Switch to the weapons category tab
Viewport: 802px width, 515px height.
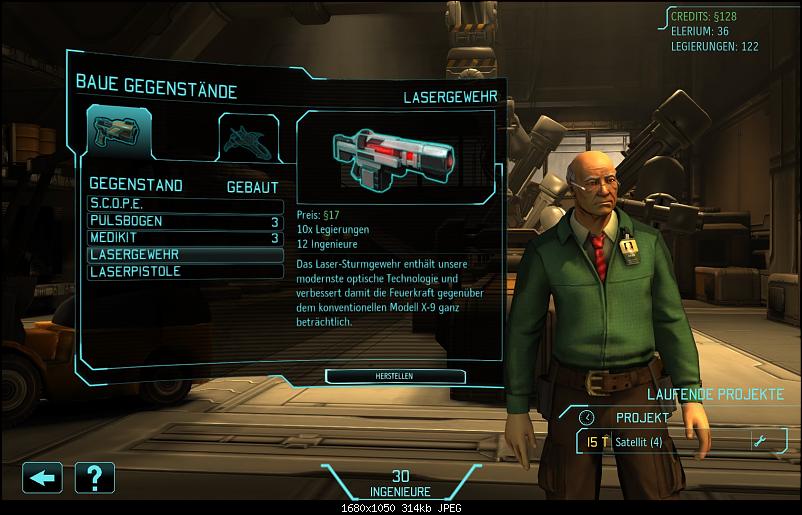click(x=118, y=131)
